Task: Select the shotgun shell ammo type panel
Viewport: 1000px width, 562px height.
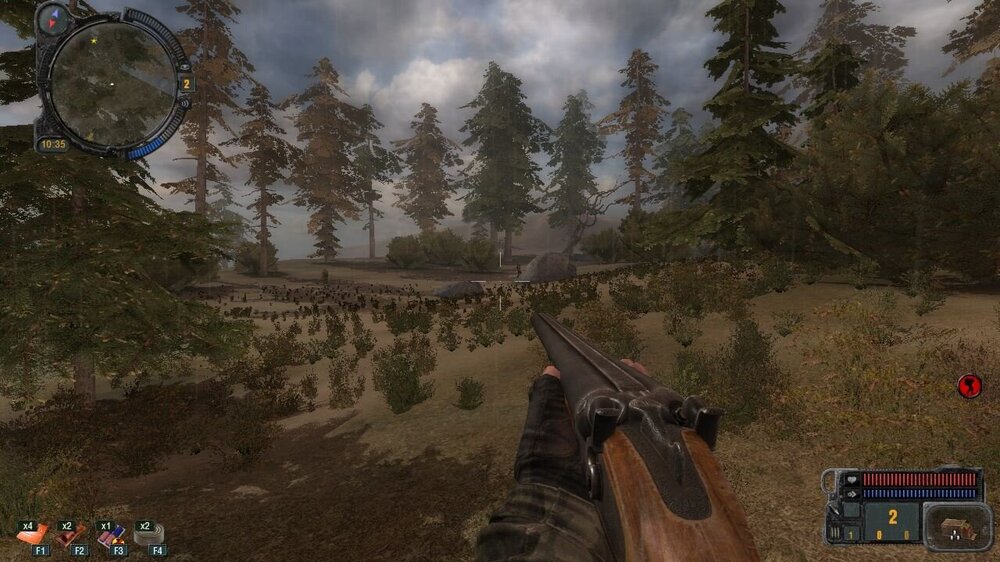Action: 958,526
